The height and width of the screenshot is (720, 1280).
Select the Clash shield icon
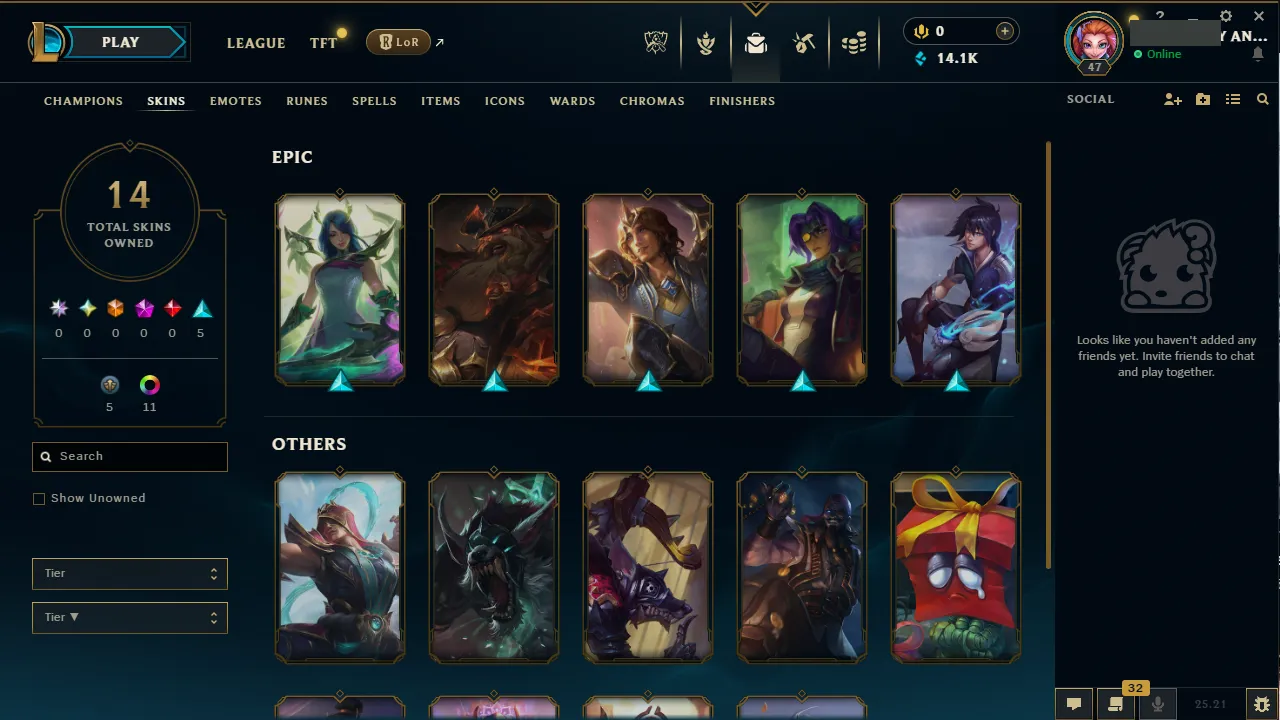[x=706, y=42]
